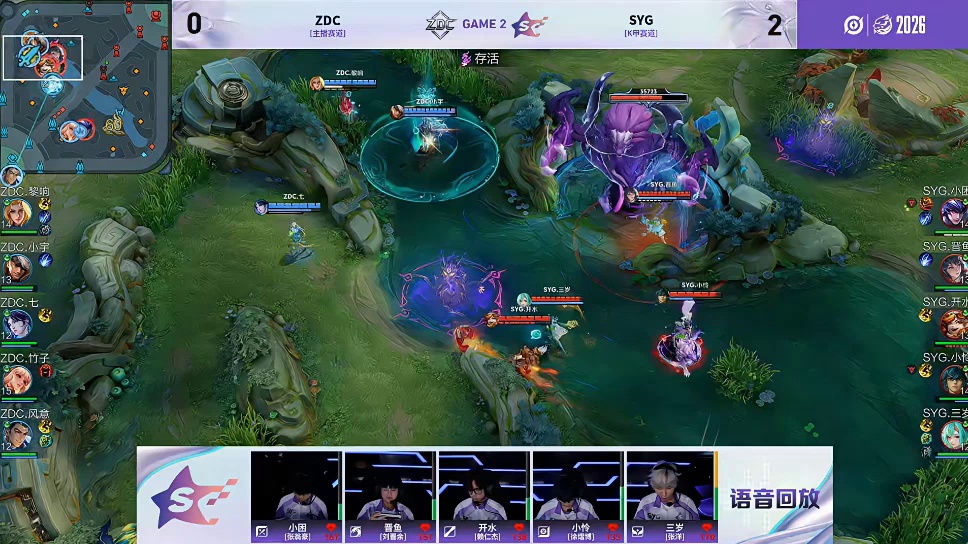This screenshot has width=968, height=544.
Task: Open the 晋鱼 player camera feed
Action: coord(390,487)
